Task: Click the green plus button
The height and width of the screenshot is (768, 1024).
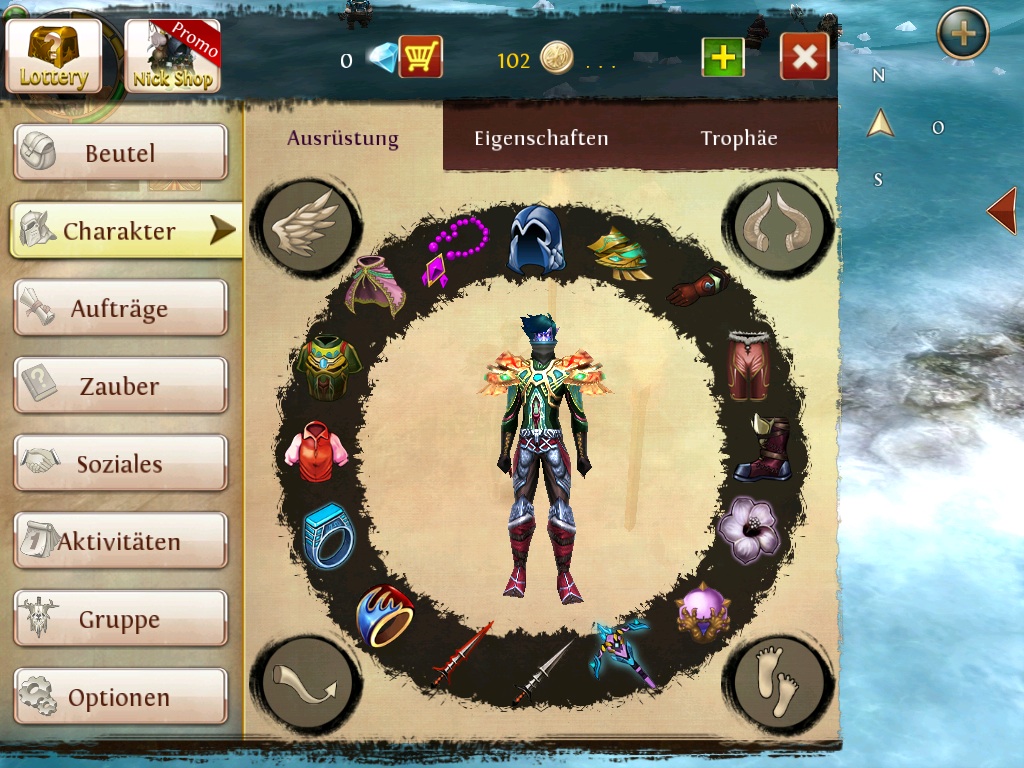Action: tap(722, 58)
